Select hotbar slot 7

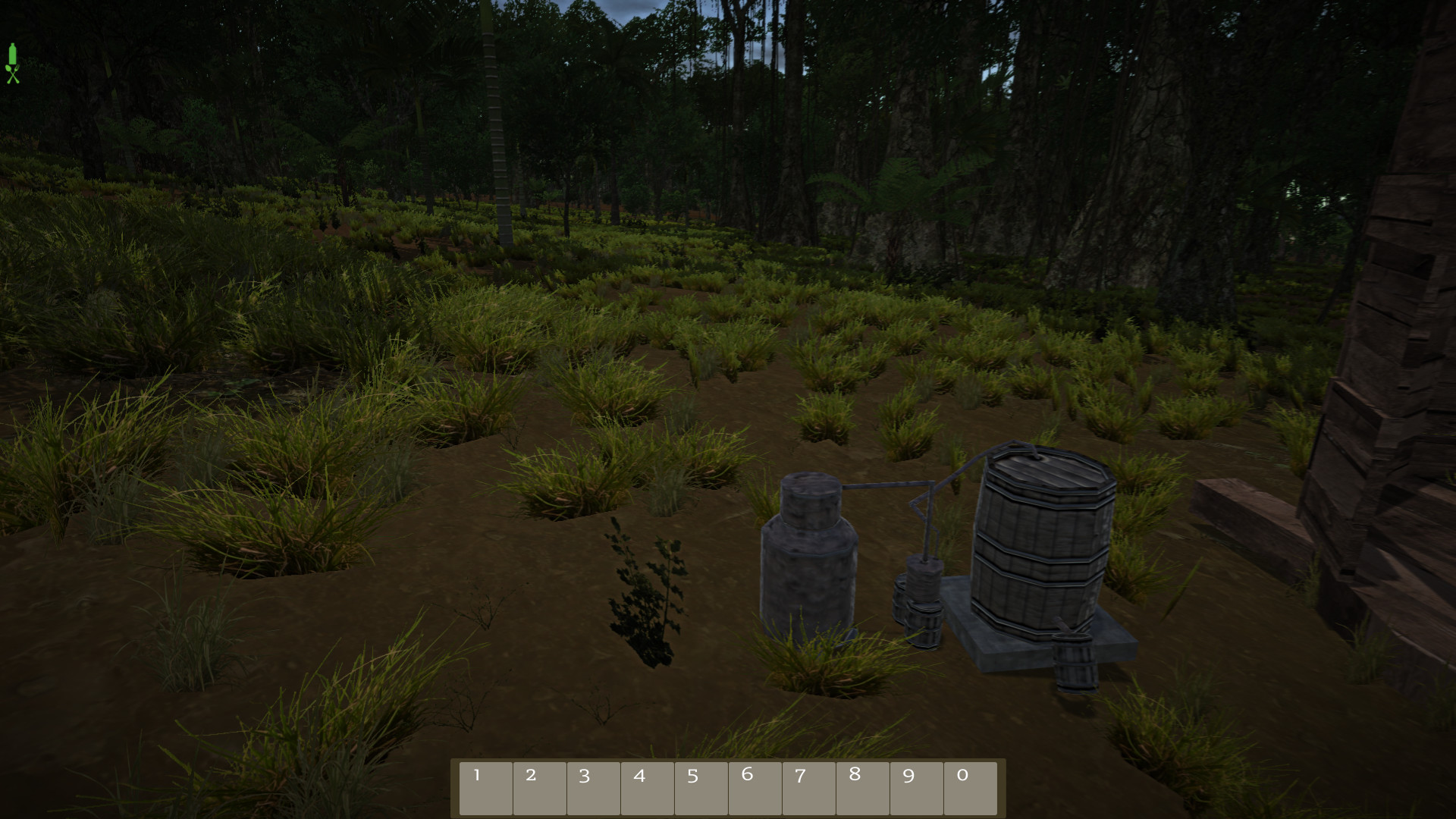coord(809,787)
